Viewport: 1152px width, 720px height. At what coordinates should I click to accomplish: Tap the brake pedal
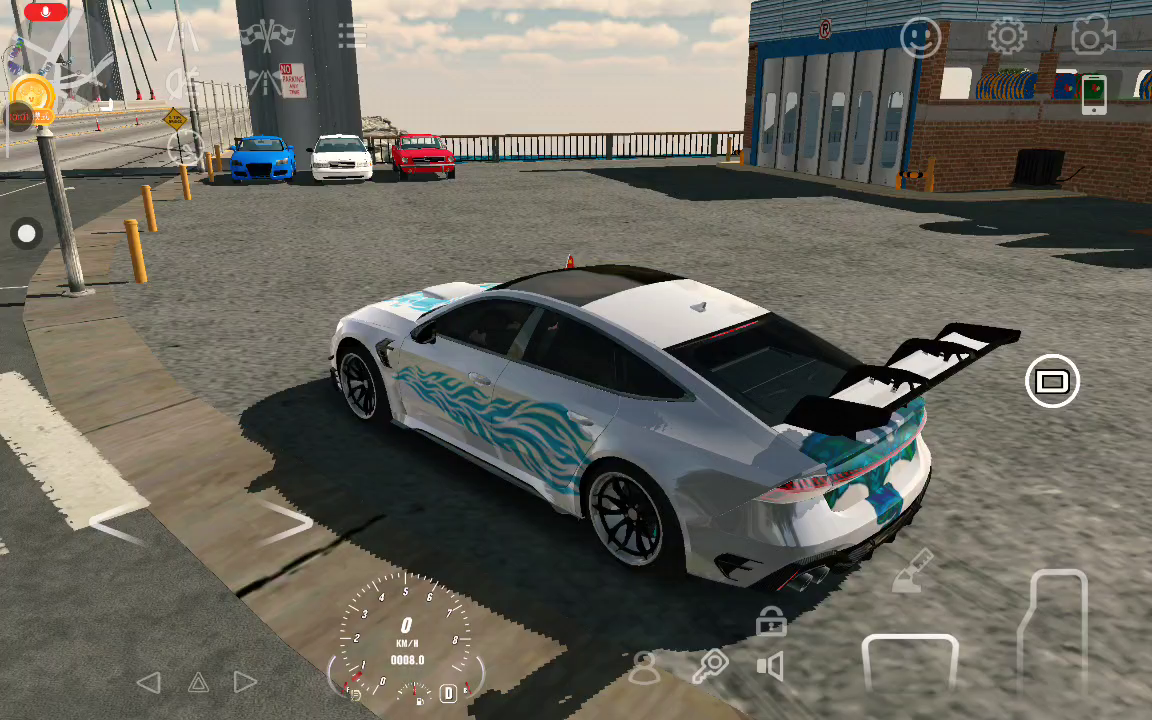pos(910,660)
